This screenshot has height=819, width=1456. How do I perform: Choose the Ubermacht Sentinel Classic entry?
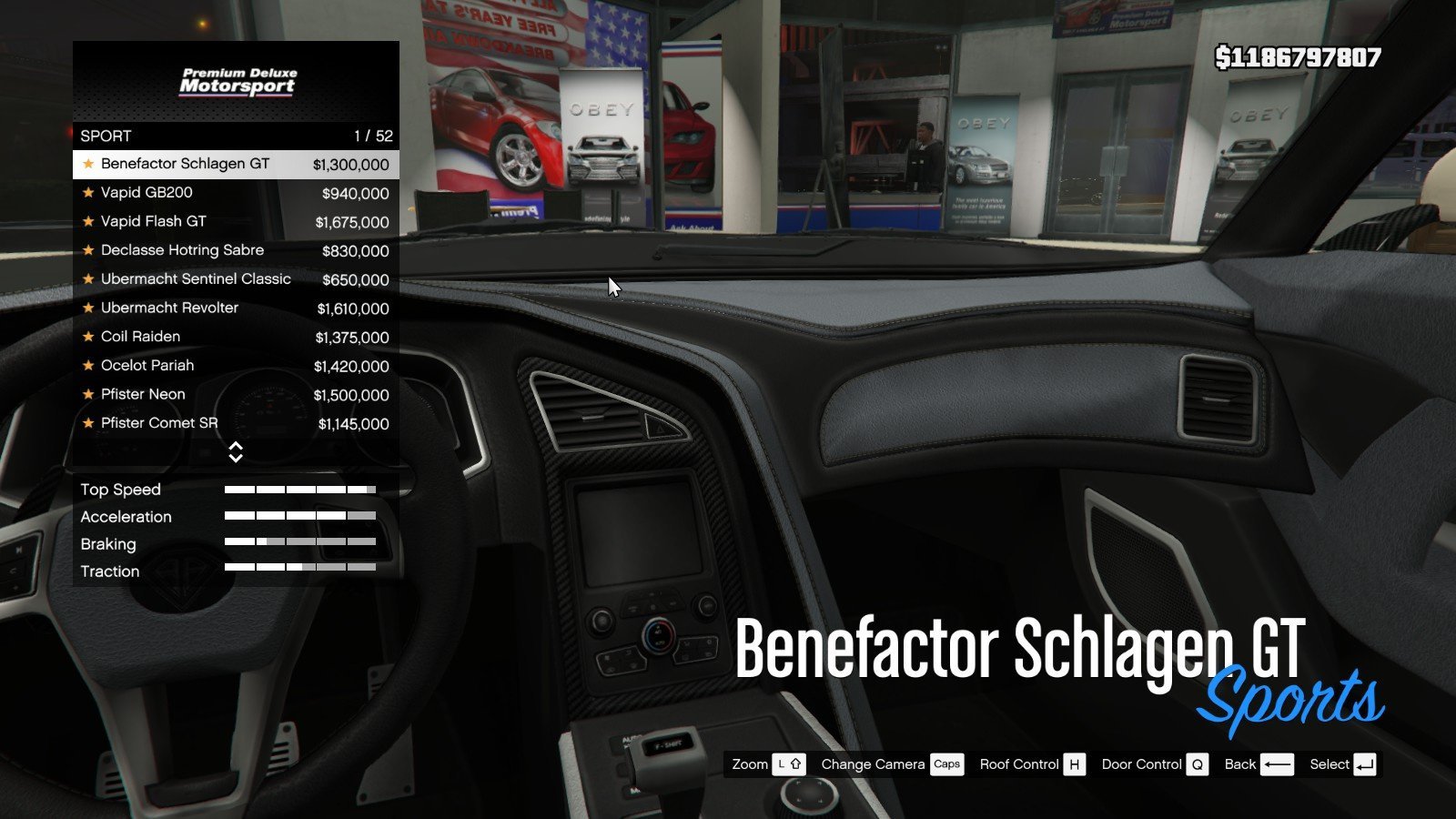point(235,279)
